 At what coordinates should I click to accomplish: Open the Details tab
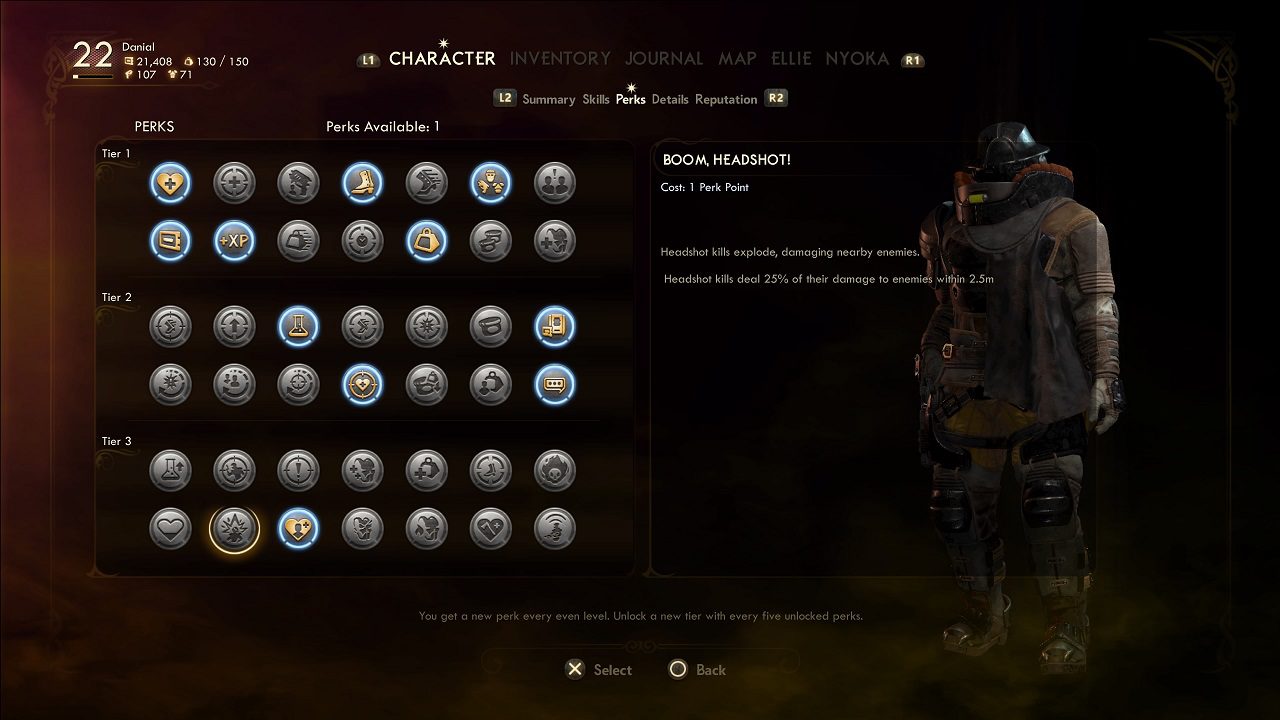click(670, 99)
